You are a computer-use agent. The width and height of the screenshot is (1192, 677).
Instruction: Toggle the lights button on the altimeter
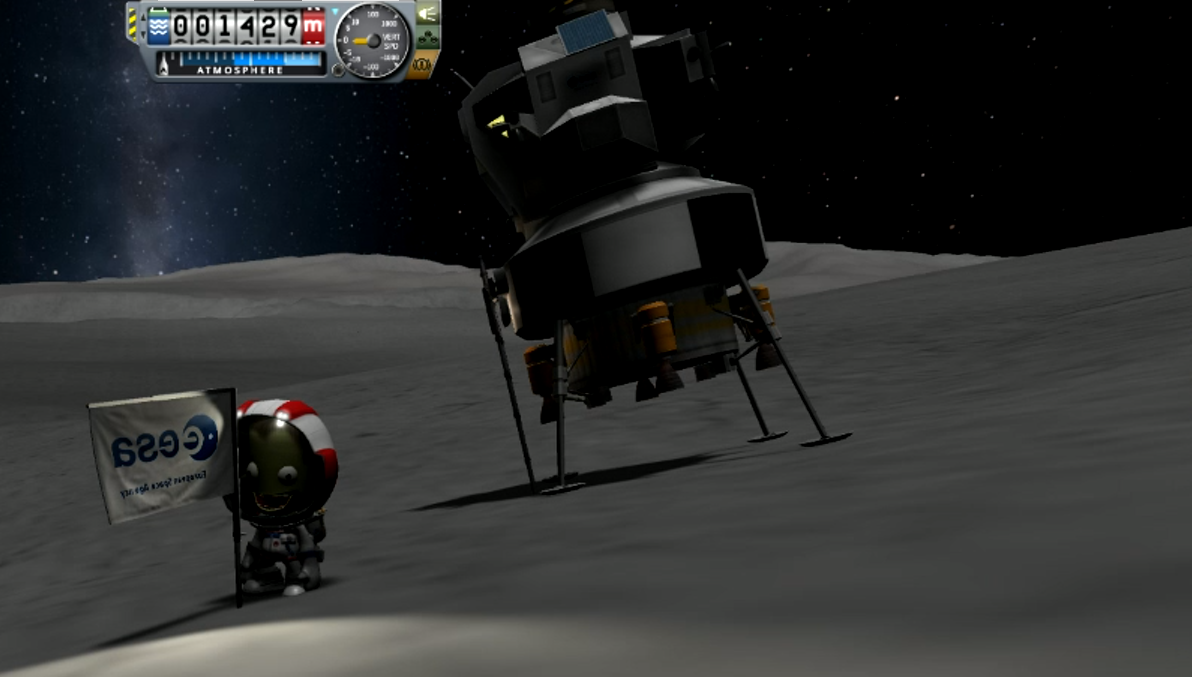[427, 14]
